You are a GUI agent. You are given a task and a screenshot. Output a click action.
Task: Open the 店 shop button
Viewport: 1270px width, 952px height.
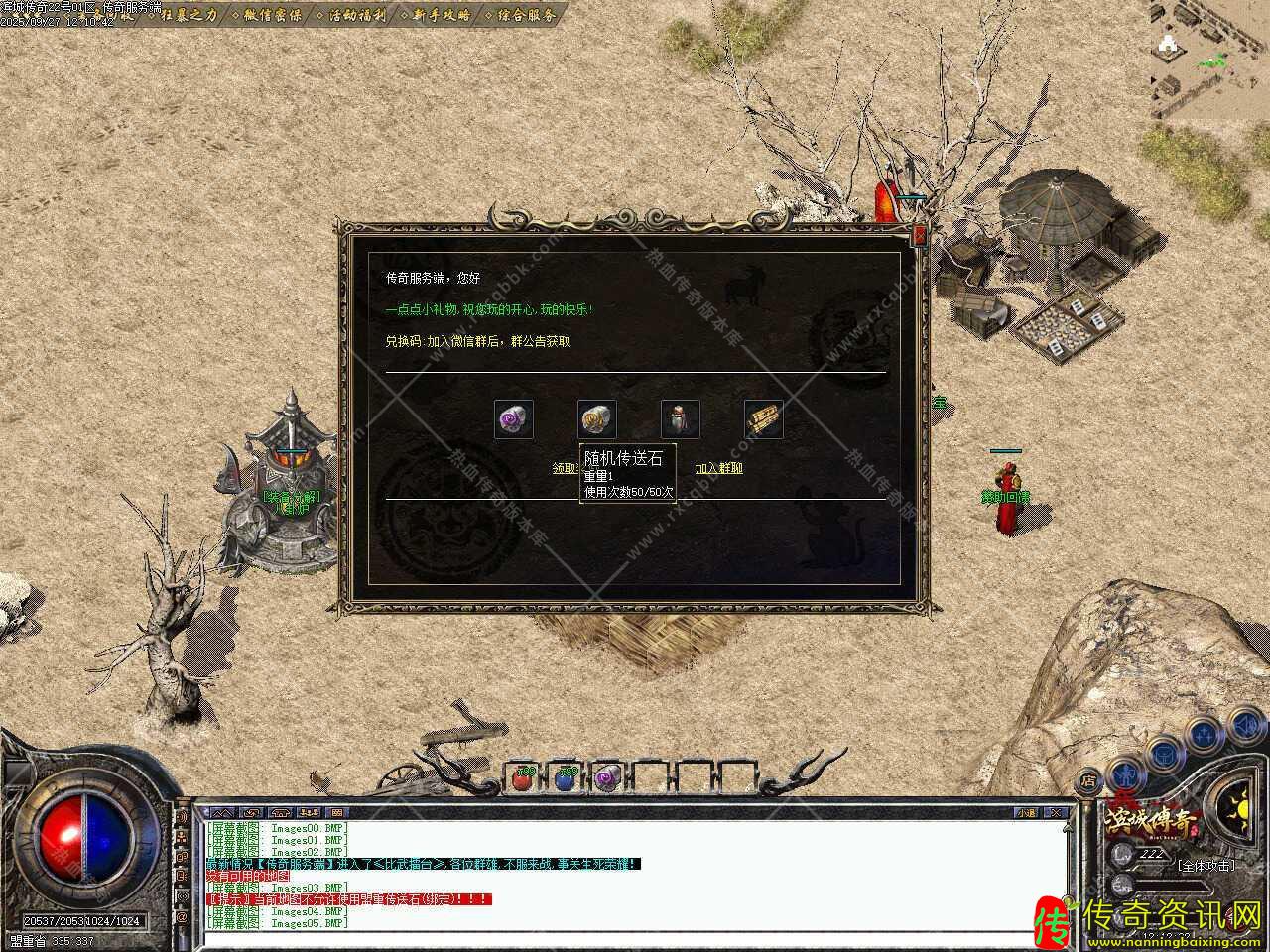(x=1088, y=780)
